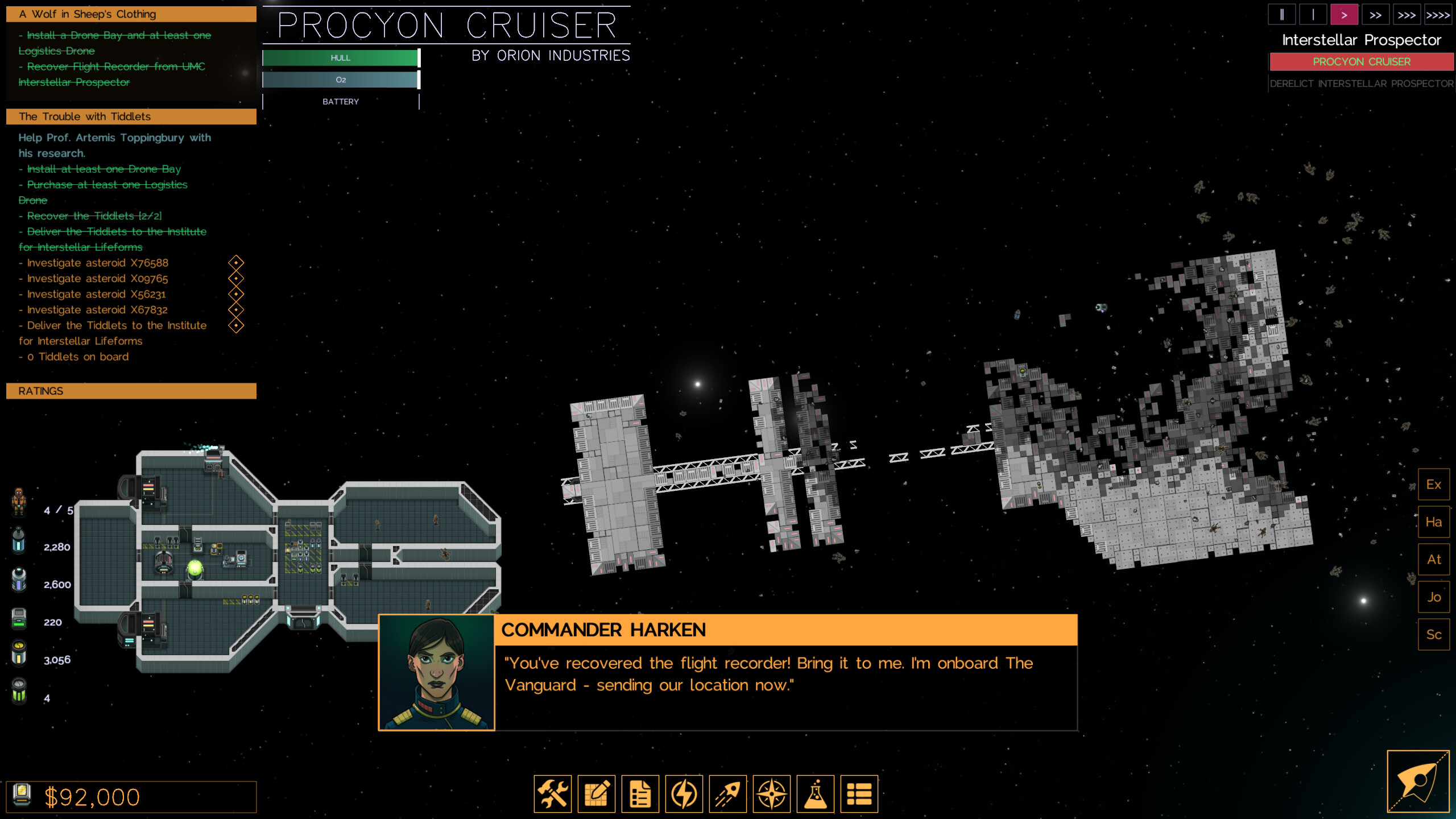
Task: Select the Procyon Cruiser ship entry
Action: 1361,61
